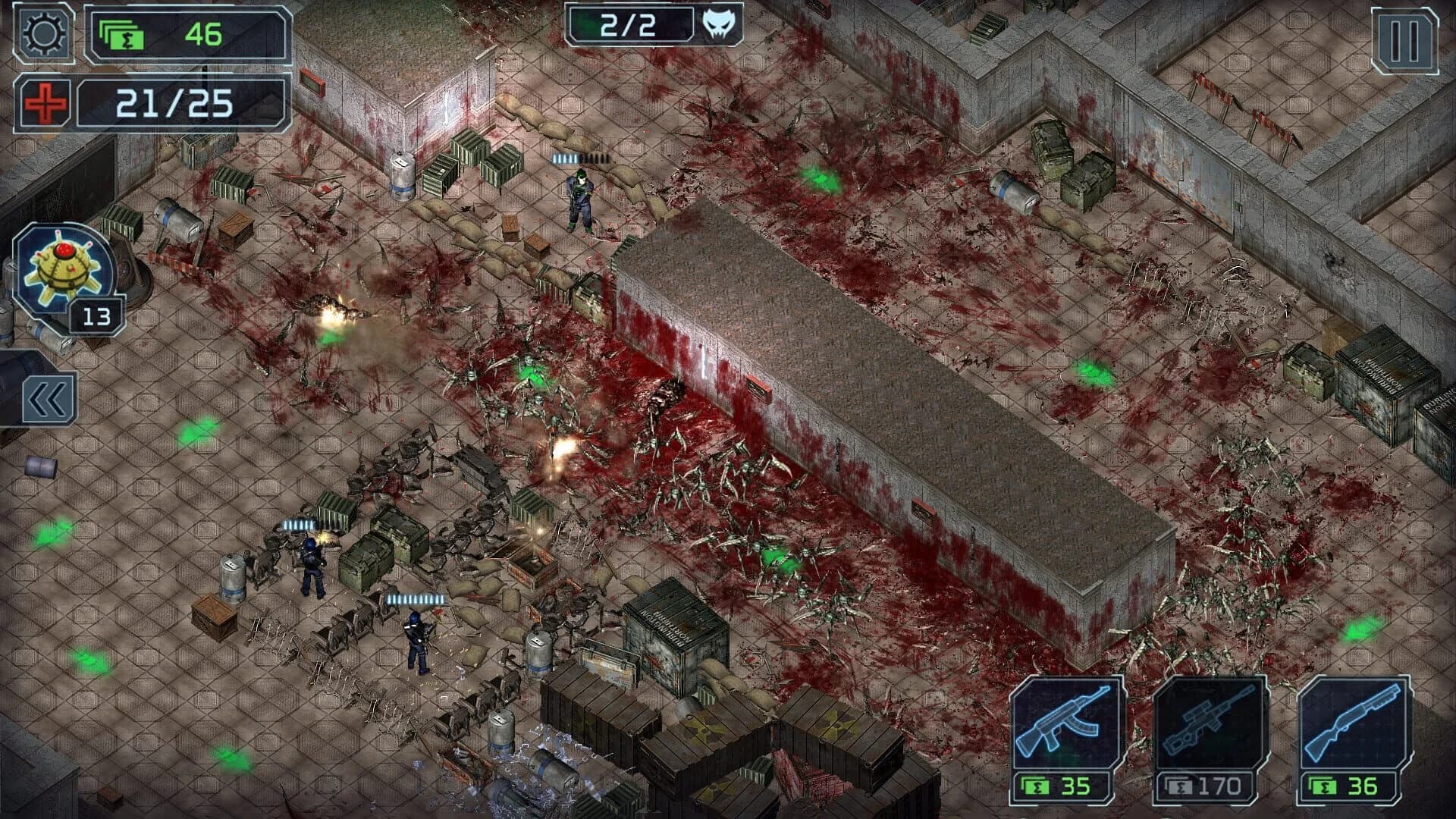
Task: Click the 2/2 objective counter display
Action: [x=629, y=24]
